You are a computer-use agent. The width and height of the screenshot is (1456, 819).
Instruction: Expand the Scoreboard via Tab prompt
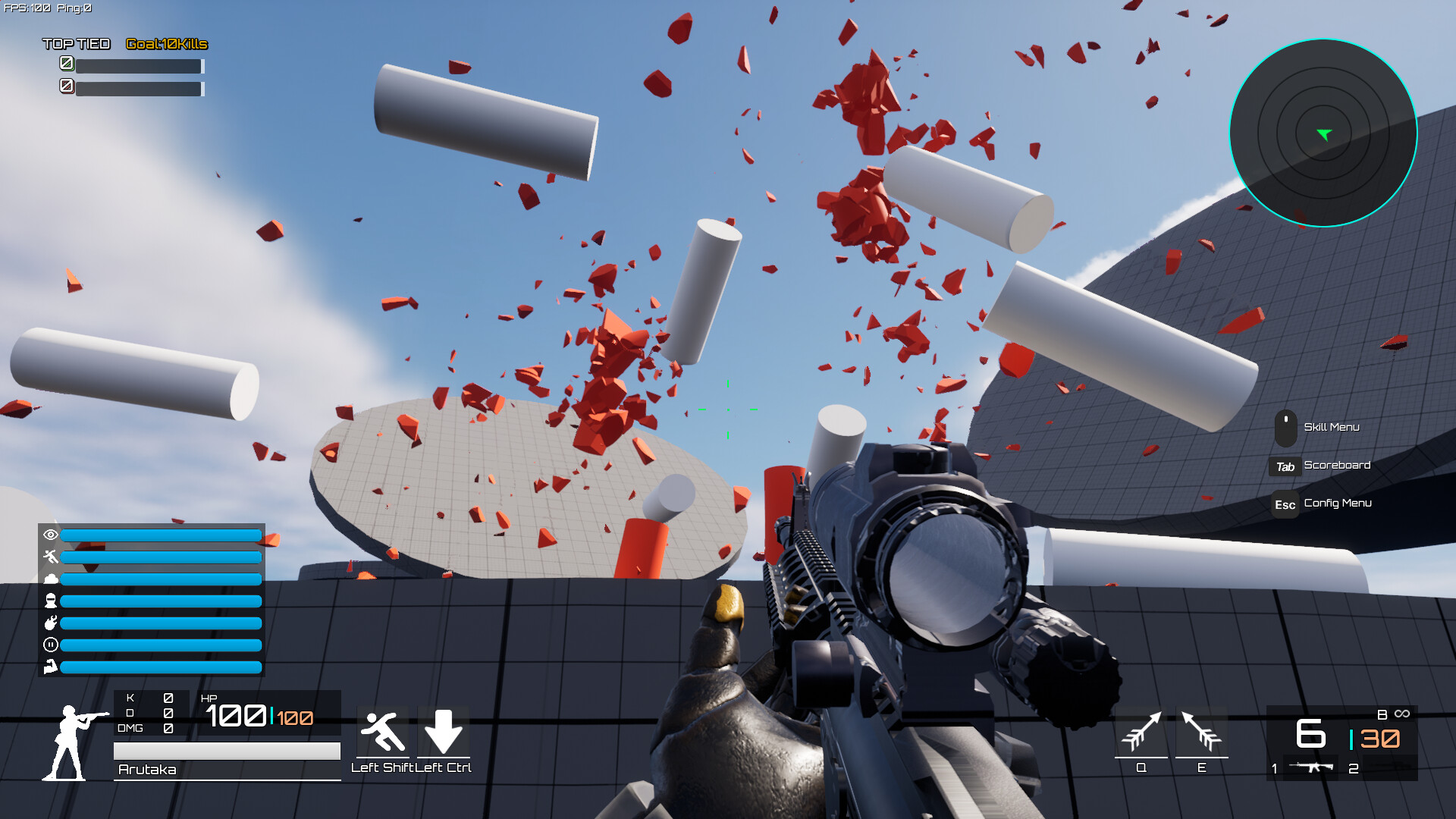(1285, 466)
